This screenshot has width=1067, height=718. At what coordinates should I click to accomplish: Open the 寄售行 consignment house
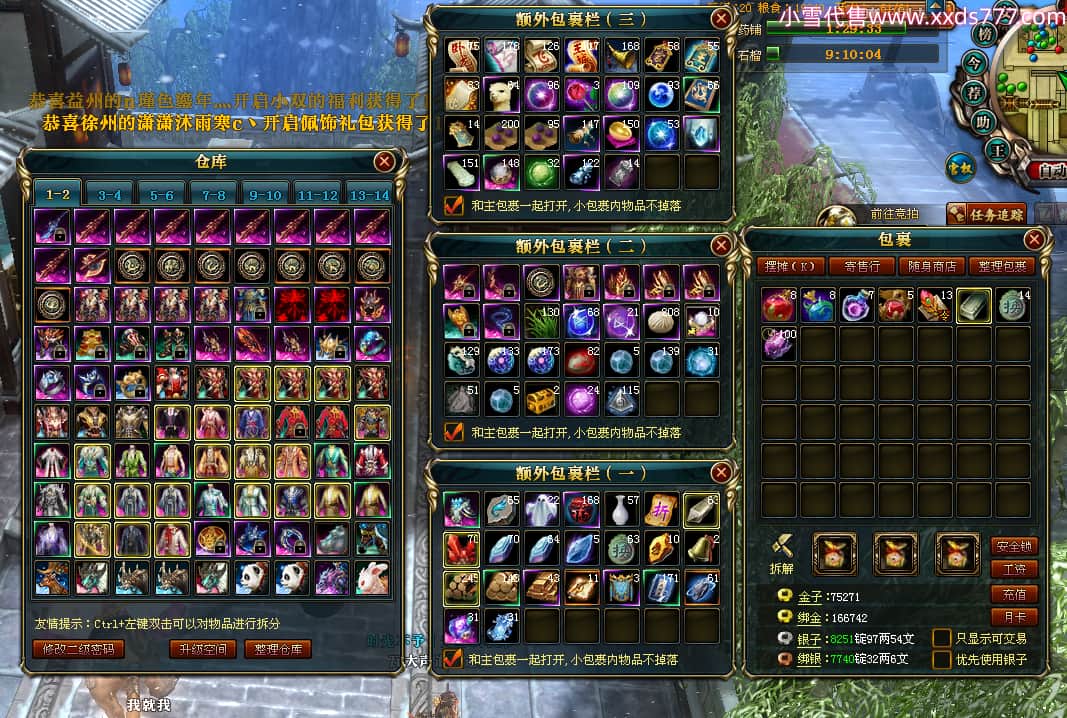[862, 267]
